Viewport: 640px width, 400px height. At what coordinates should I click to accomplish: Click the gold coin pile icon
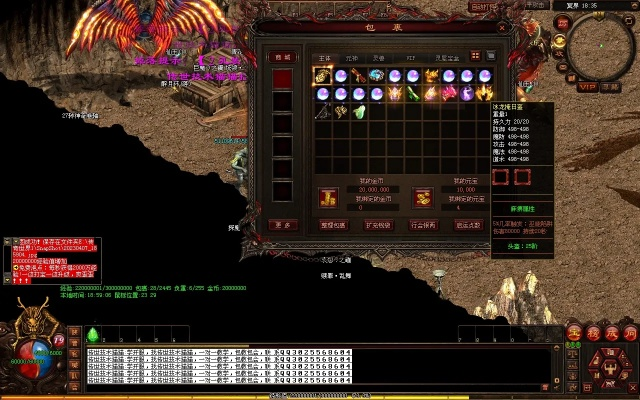point(327,197)
